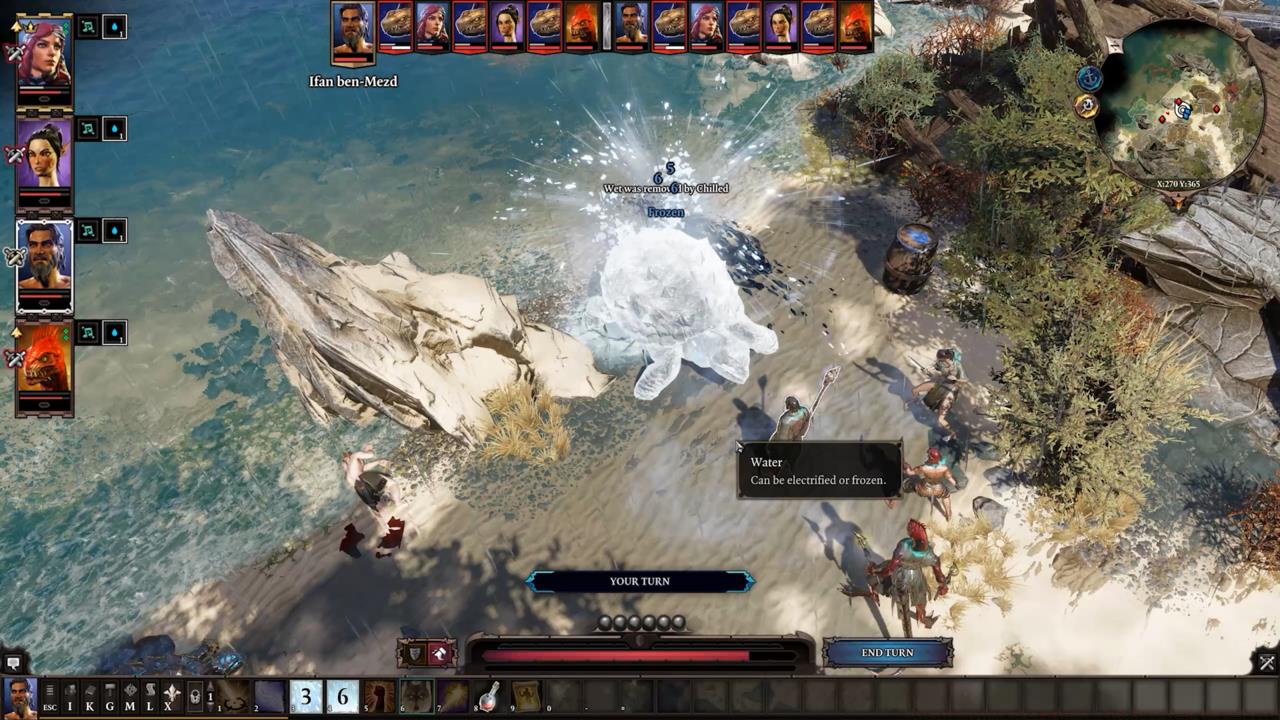Activate the red fist skill in slot 5

pyautogui.click(x=379, y=696)
